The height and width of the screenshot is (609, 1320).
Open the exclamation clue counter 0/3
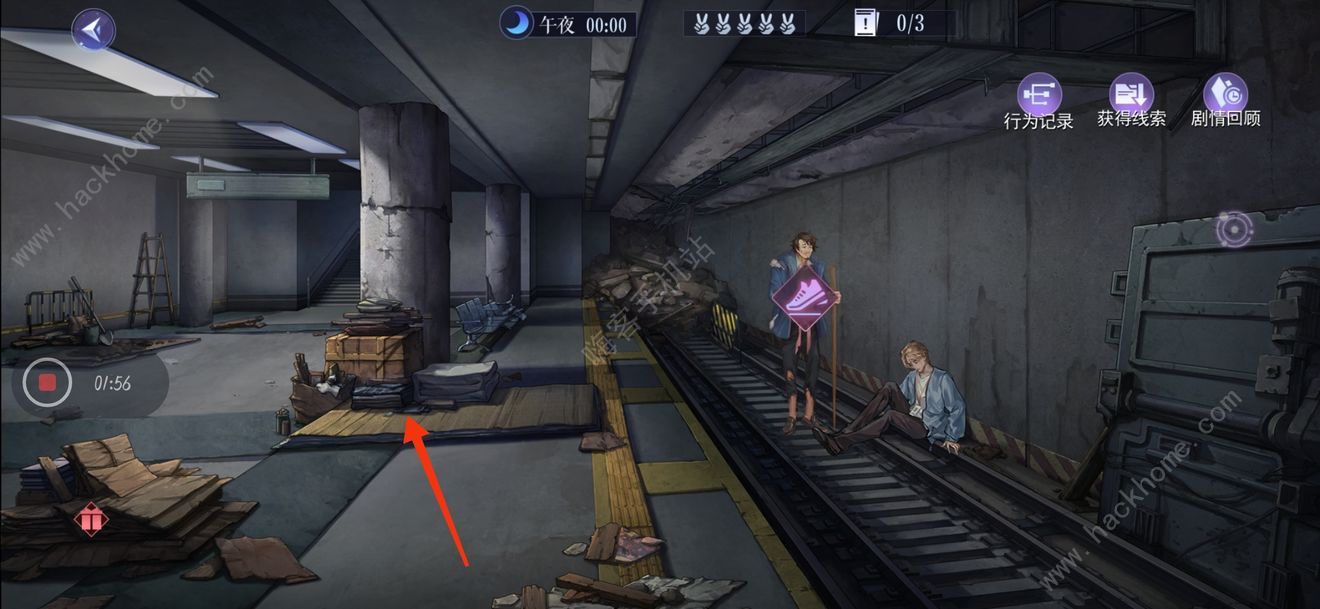pos(889,24)
